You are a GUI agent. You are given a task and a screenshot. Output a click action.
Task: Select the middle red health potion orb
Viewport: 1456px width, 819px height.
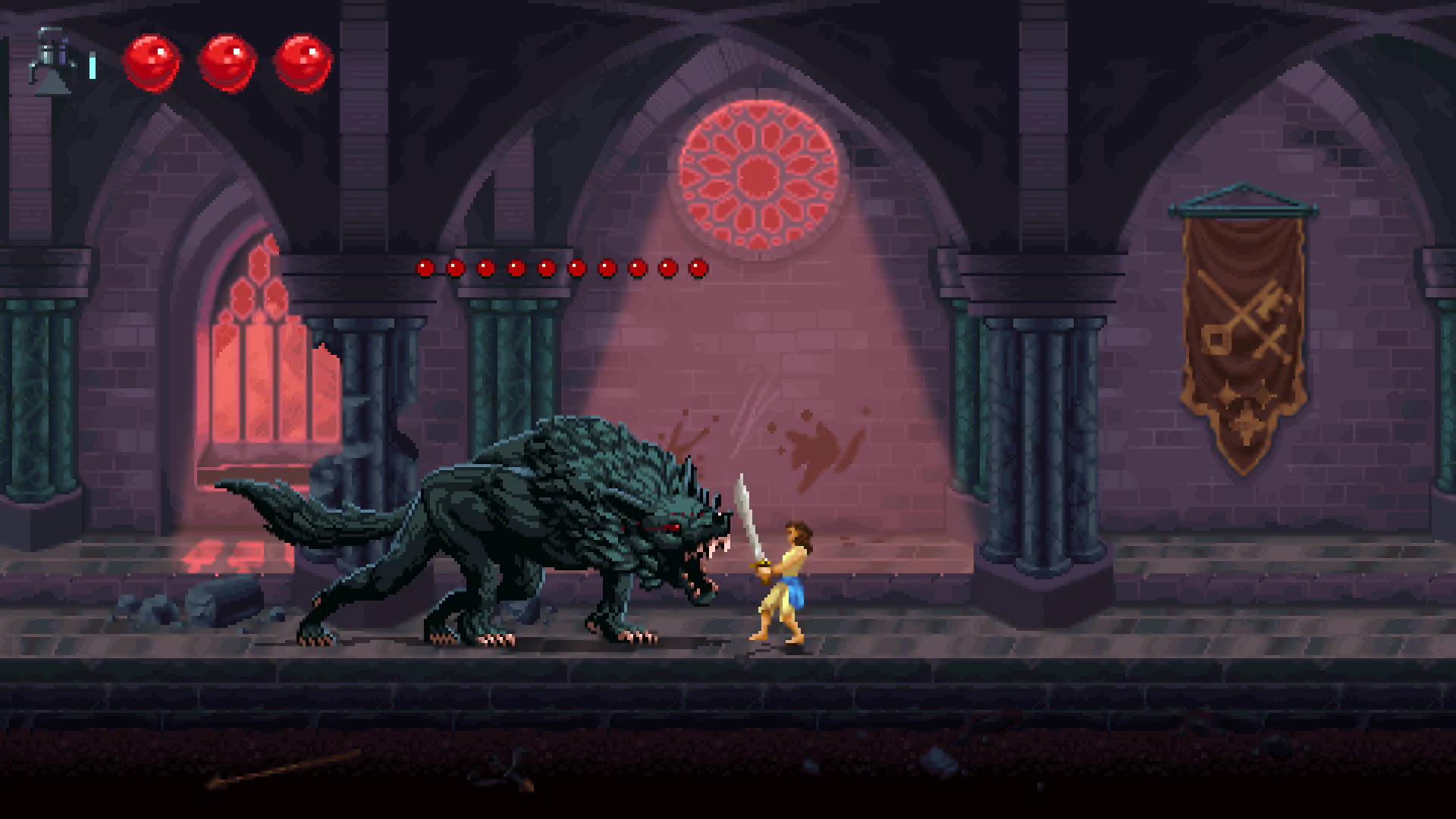(227, 64)
